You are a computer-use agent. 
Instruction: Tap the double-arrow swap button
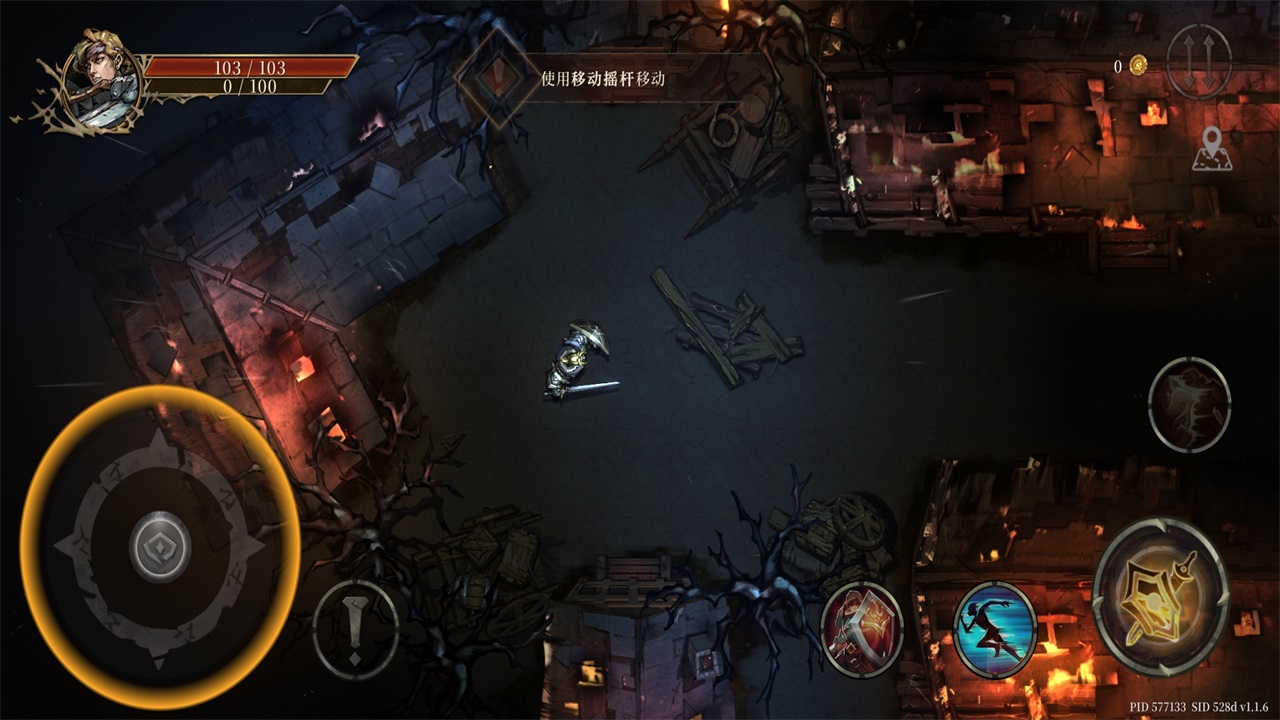click(x=1198, y=62)
